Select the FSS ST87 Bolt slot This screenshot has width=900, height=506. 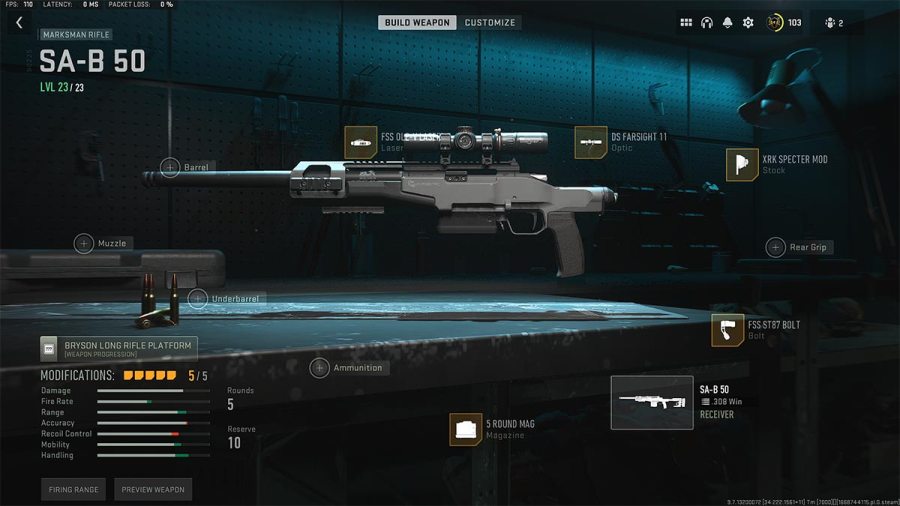coord(728,330)
